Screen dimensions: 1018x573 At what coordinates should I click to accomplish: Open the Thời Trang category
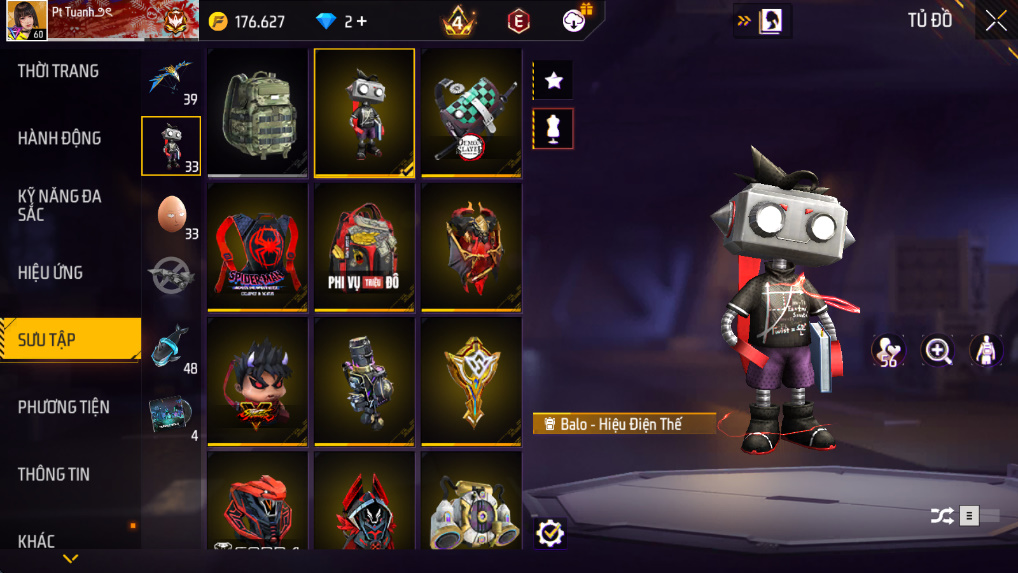coord(58,71)
